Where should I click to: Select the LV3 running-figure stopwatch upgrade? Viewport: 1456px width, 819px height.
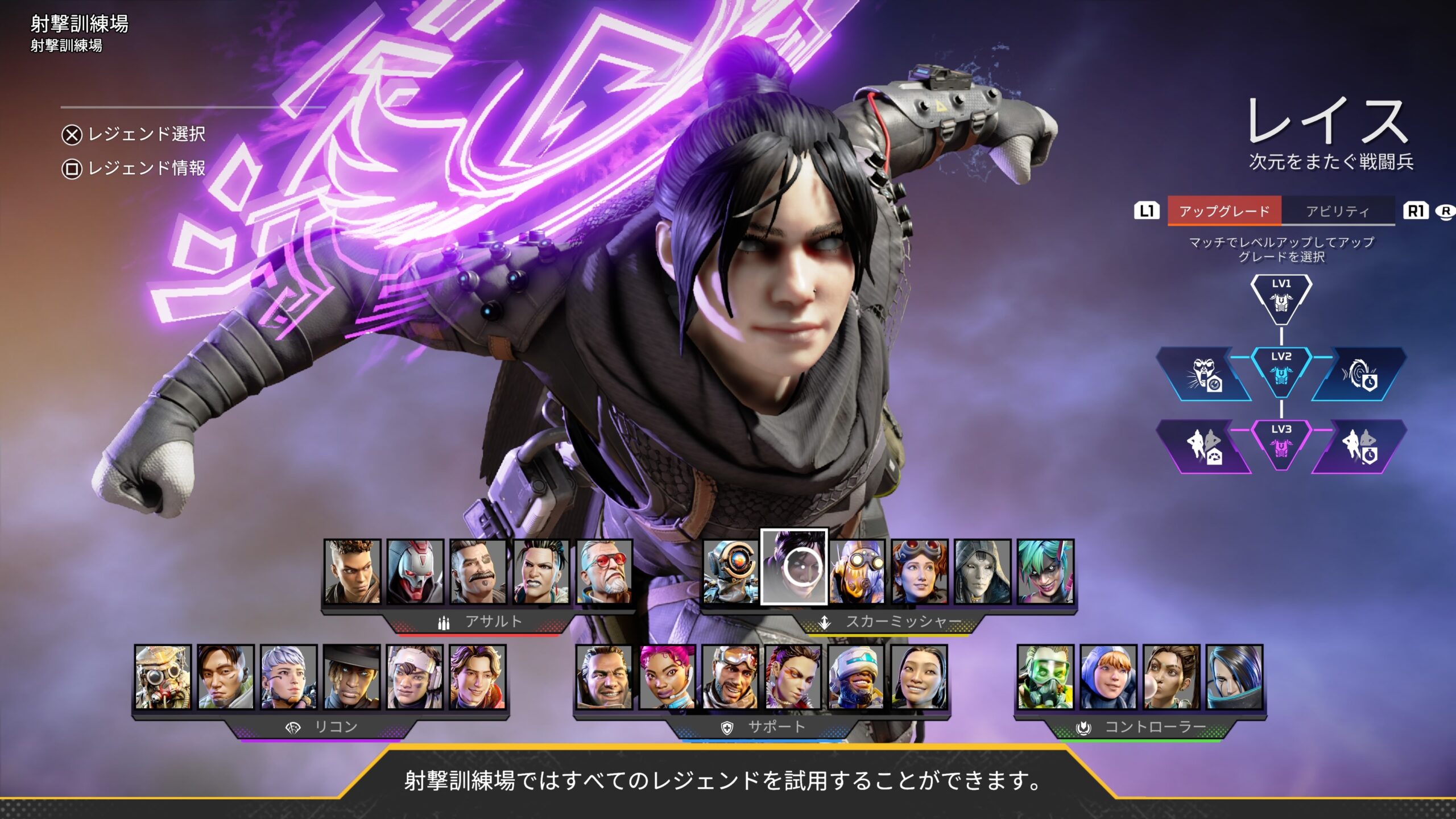[1360, 447]
